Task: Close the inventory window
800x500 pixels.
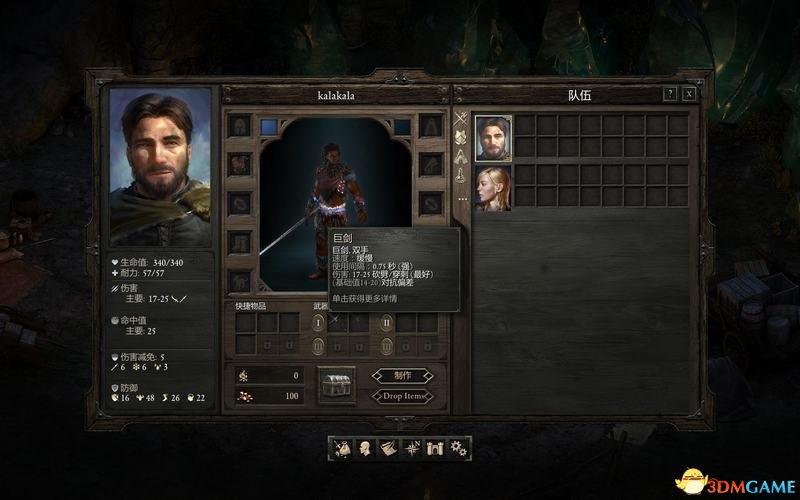Action: click(689, 94)
